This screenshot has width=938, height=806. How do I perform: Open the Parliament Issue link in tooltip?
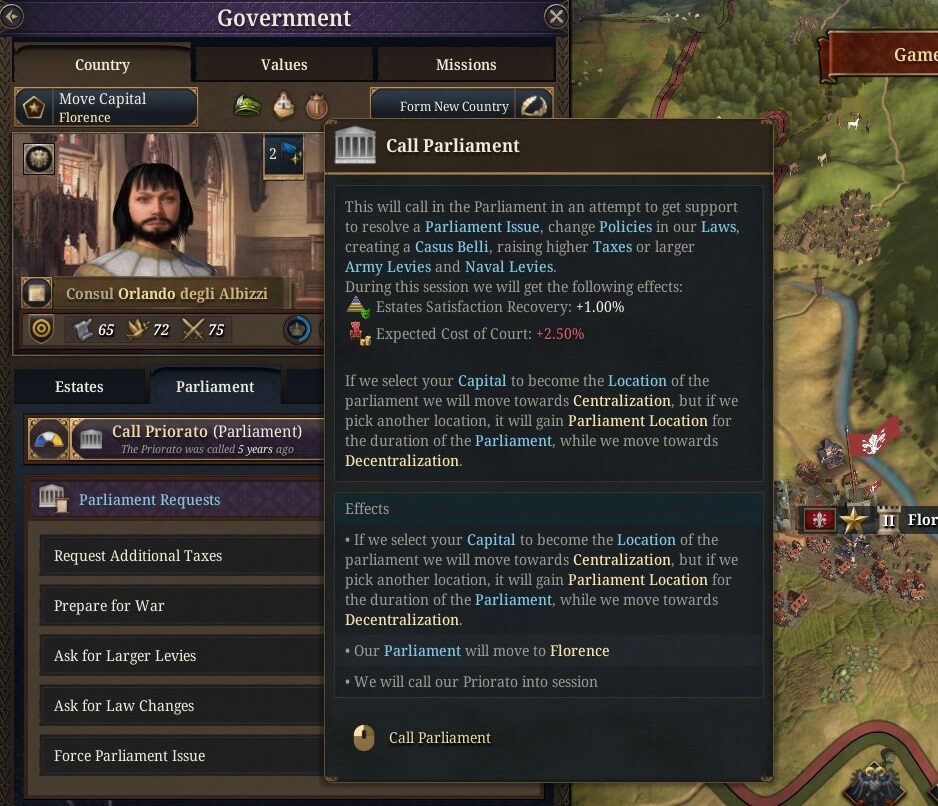tap(482, 227)
